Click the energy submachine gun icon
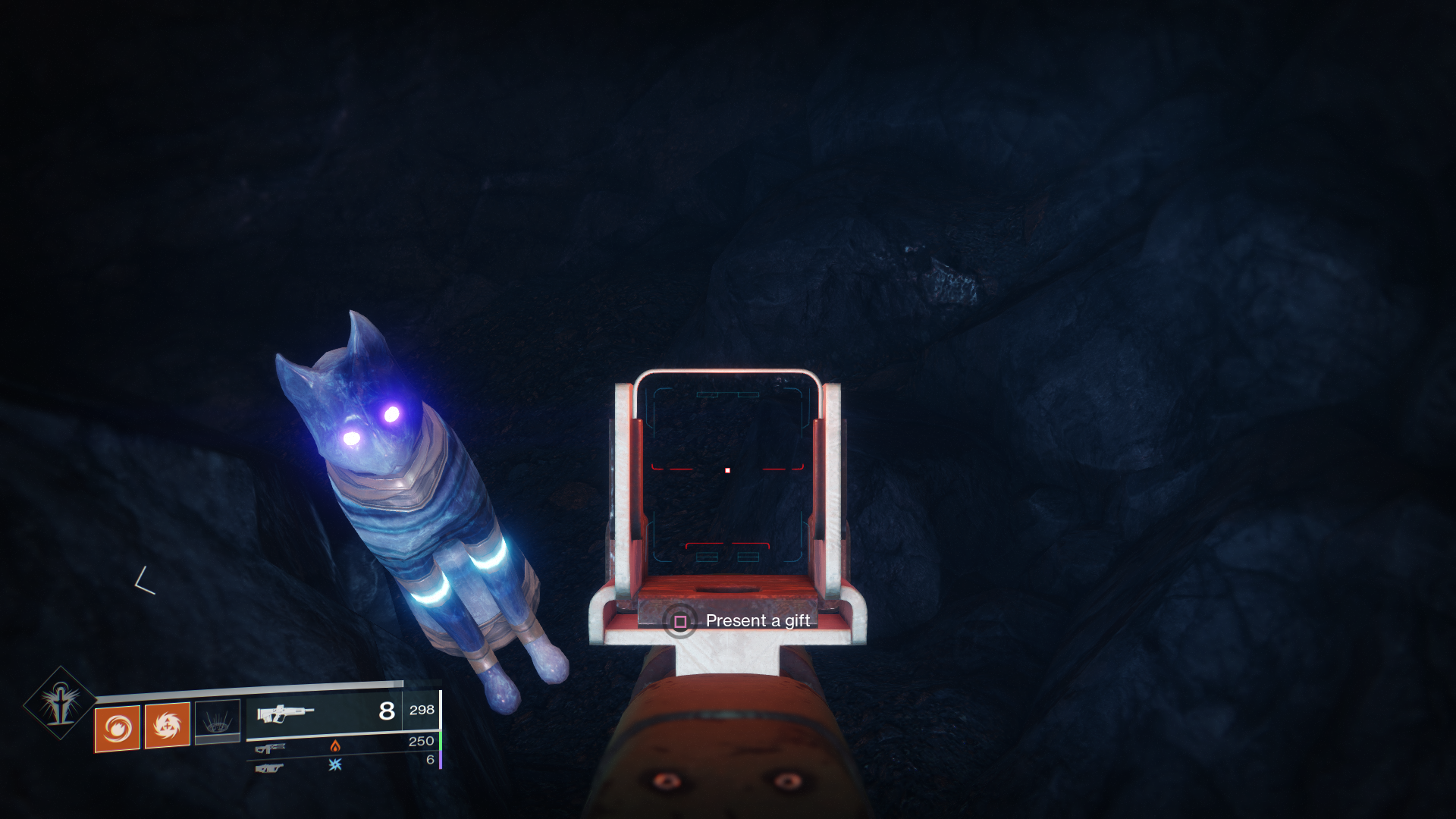Screen dimensions: 1456x819 pos(269,749)
